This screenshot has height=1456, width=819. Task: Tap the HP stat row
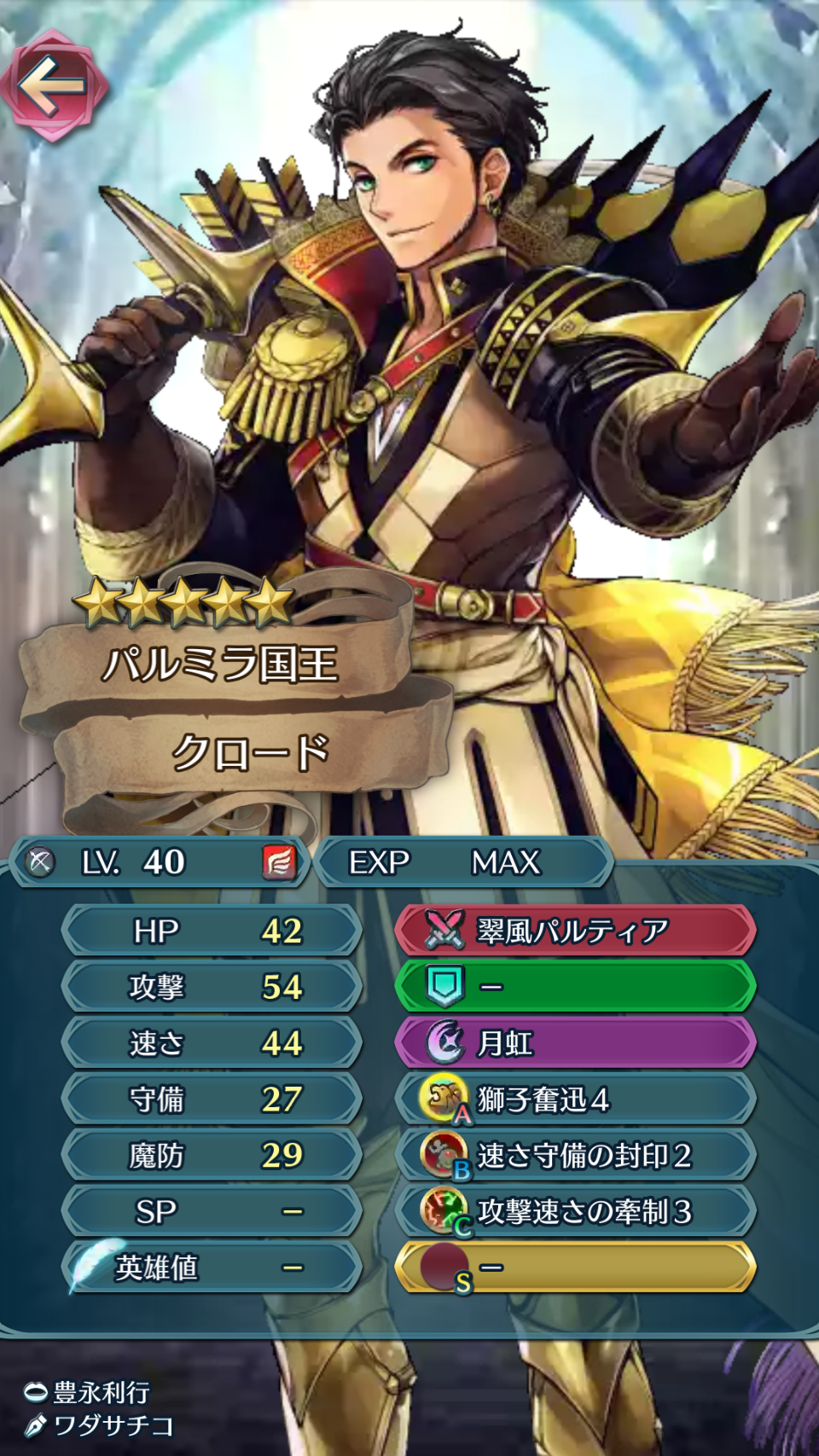coord(212,931)
